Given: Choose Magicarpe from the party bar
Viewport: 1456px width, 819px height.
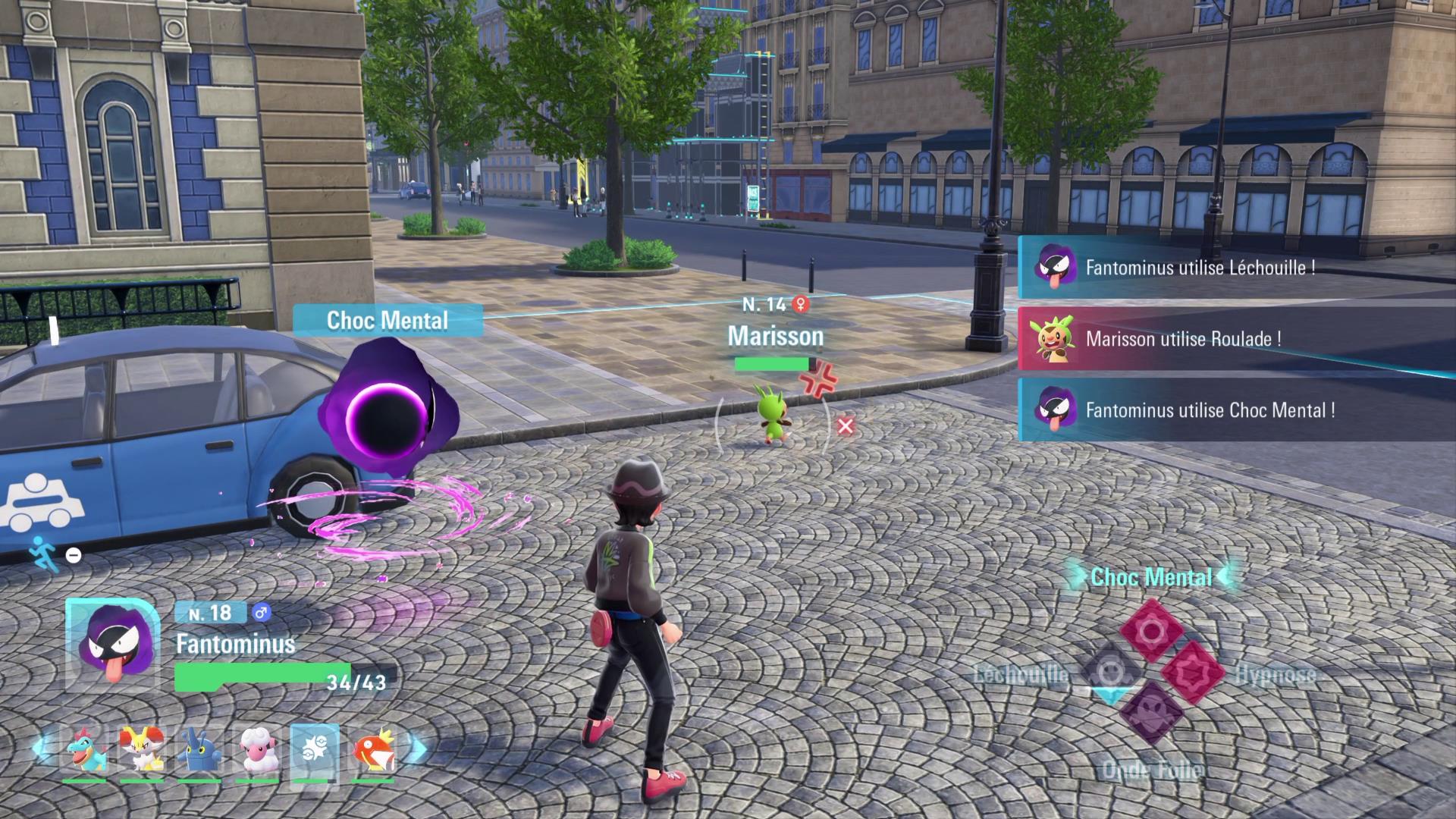Looking at the screenshot, I should pyautogui.click(x=372, y=749).
